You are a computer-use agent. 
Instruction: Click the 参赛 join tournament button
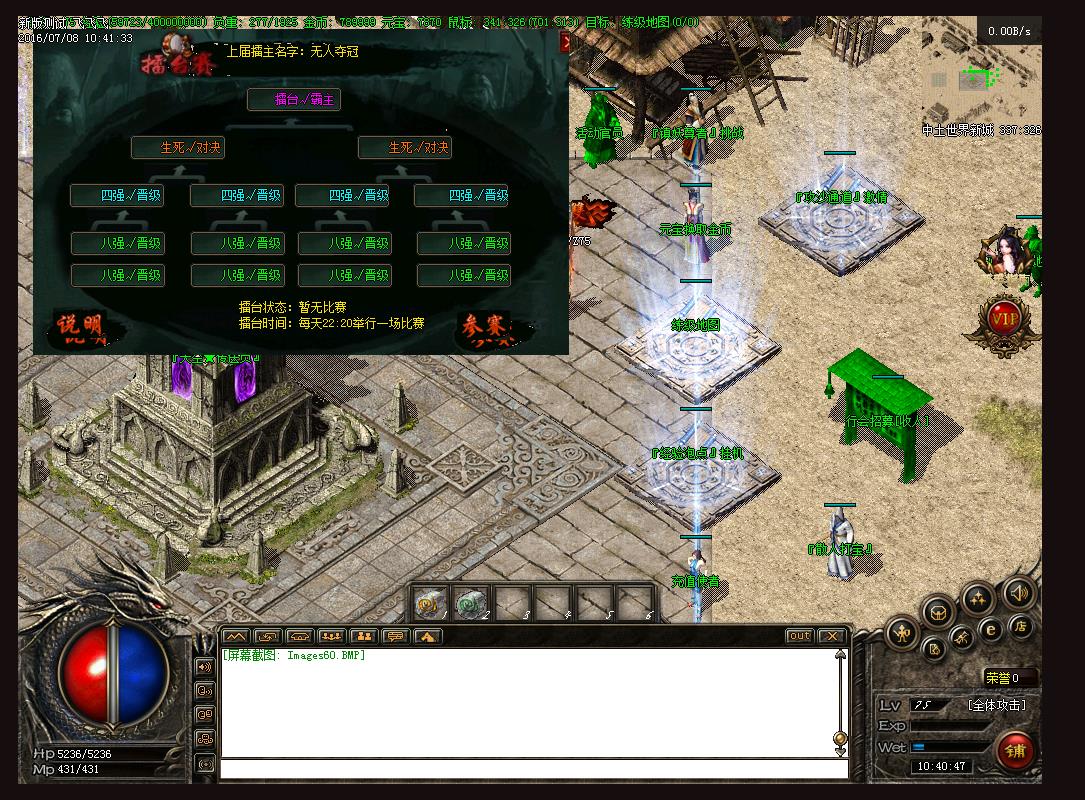point(483,327)
